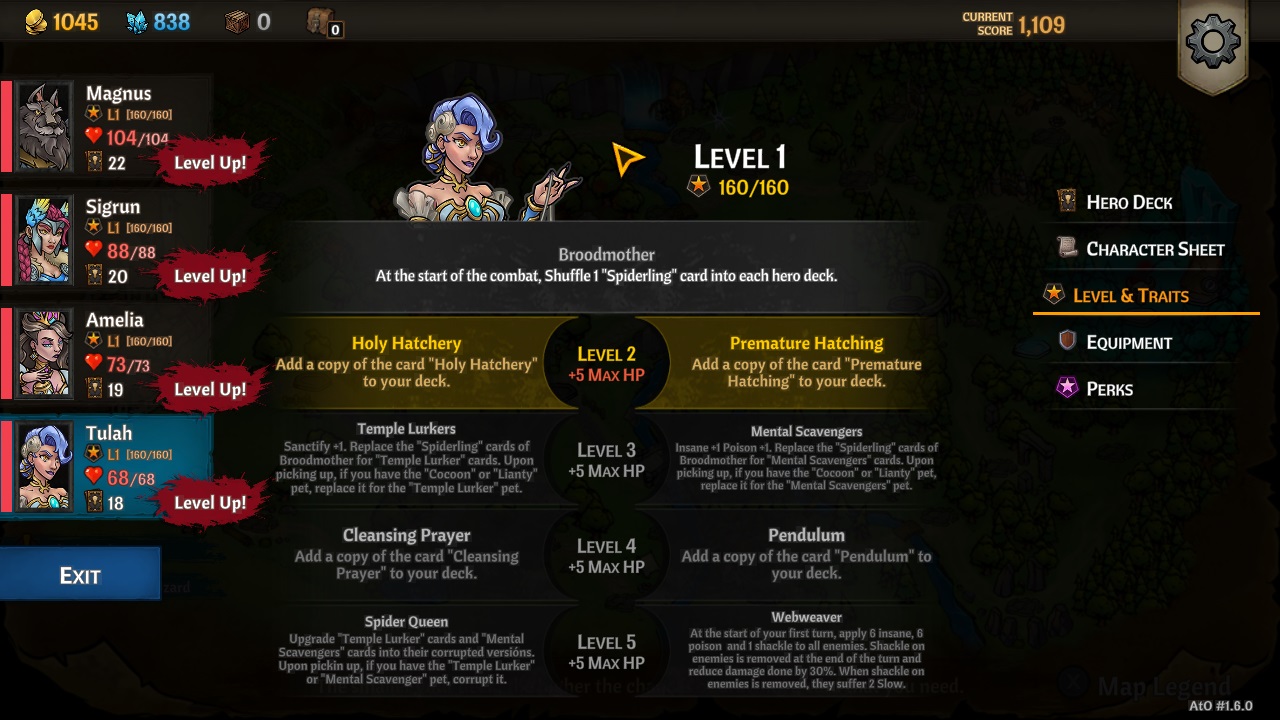This screenshot has width=1280, height=720.
Task: Select the Holy Hatchery trait
Action: pyautogui.click(x=407, y=358)
